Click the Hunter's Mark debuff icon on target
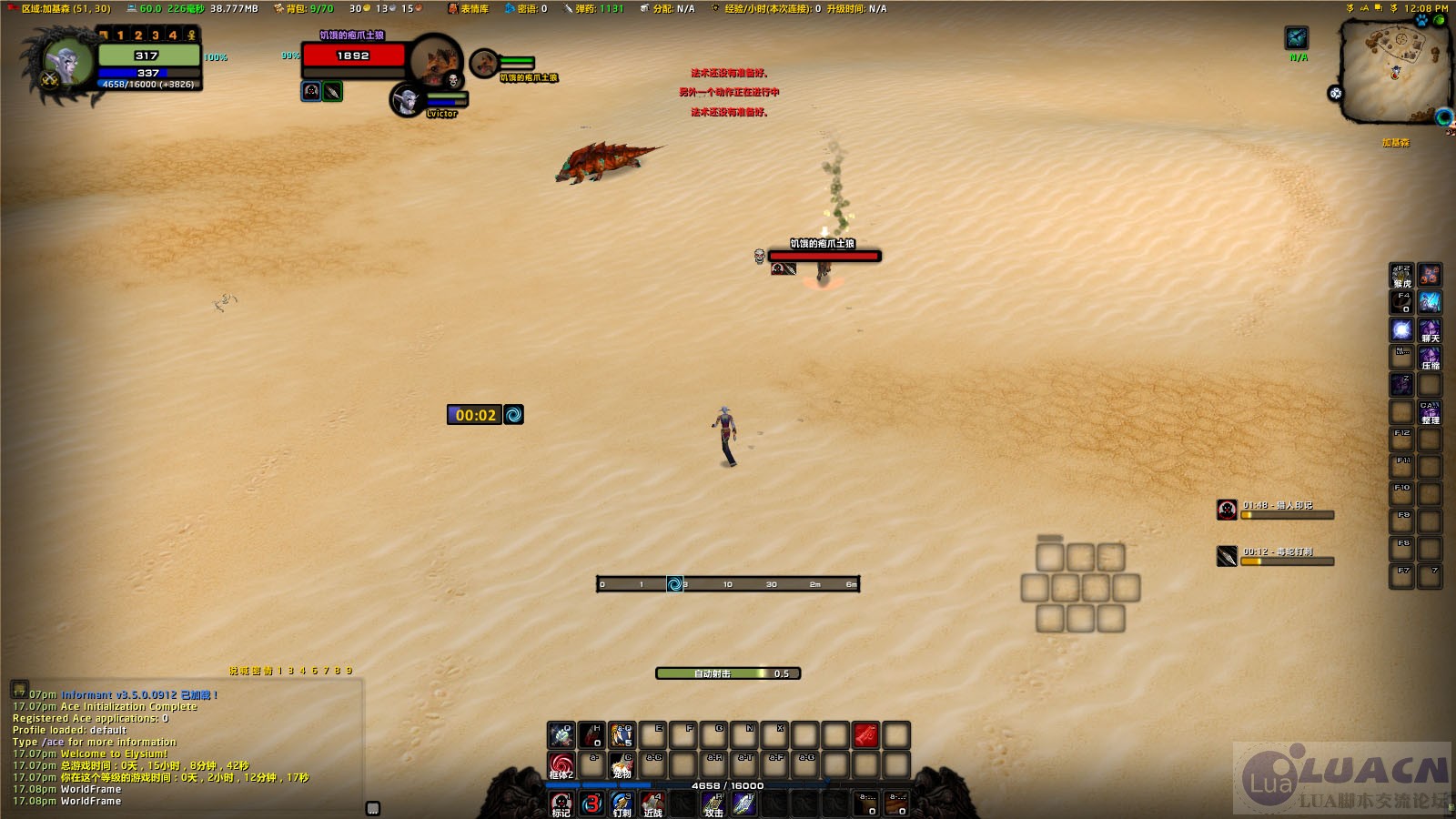 click(311, 91)
